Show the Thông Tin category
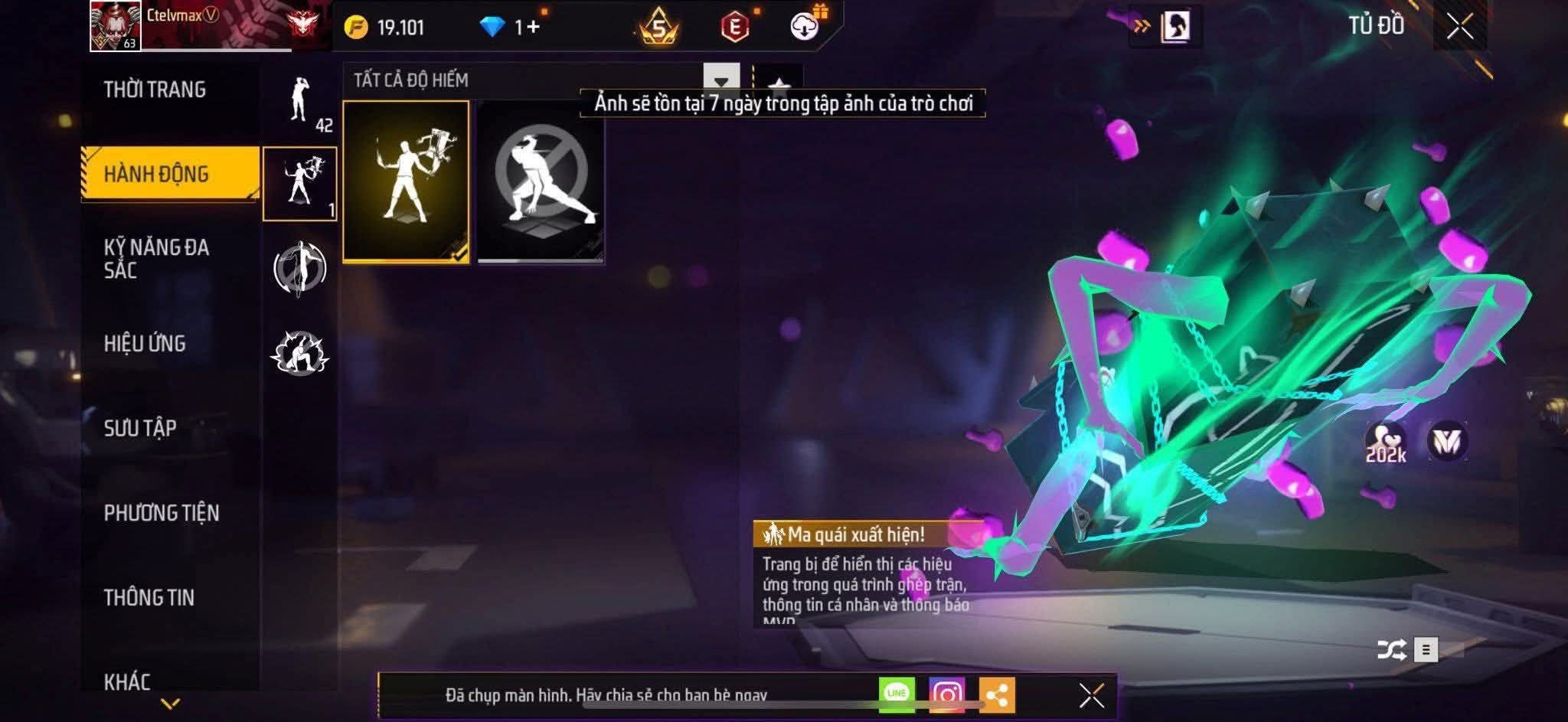The image size is (1568, 722). (x=149, y=597)
